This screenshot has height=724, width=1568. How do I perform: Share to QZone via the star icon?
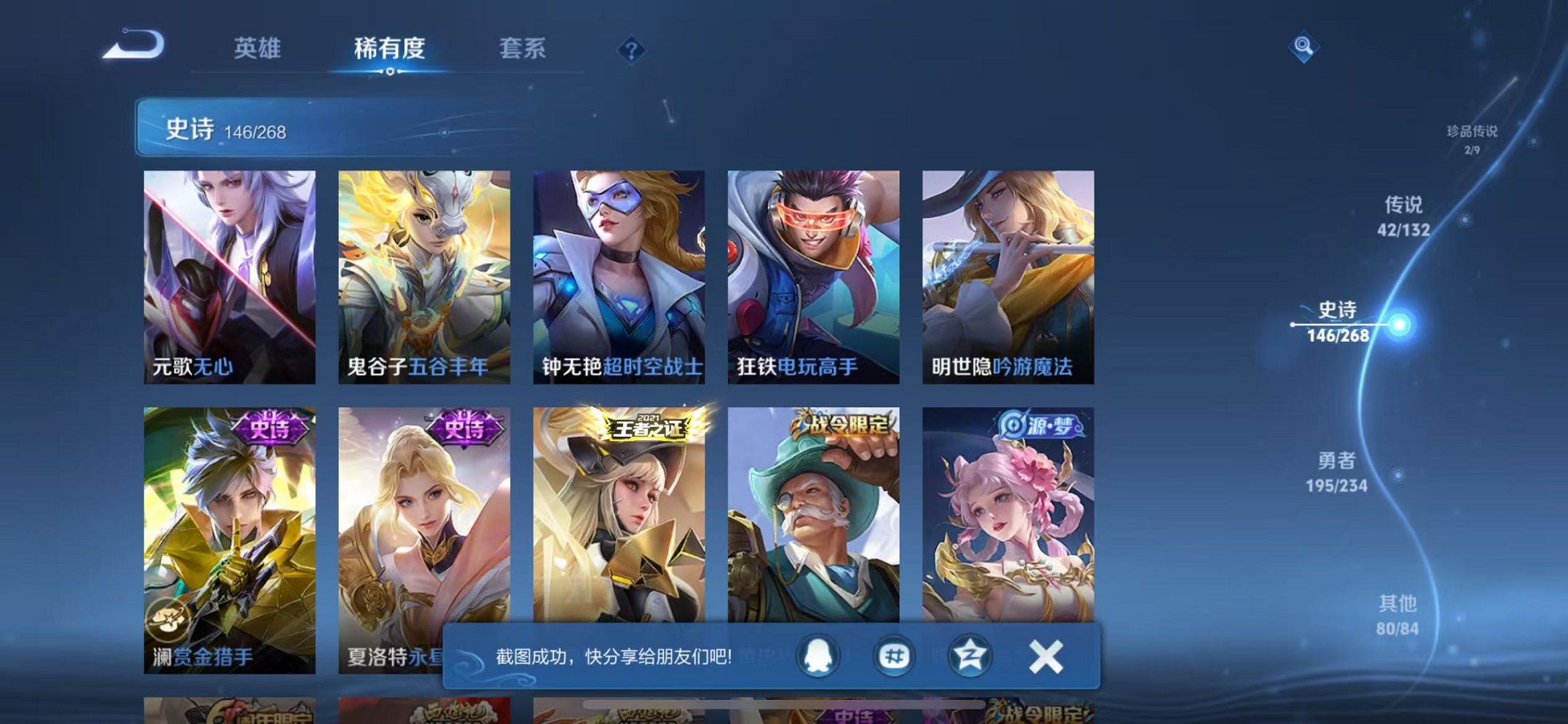coord(971,654)
